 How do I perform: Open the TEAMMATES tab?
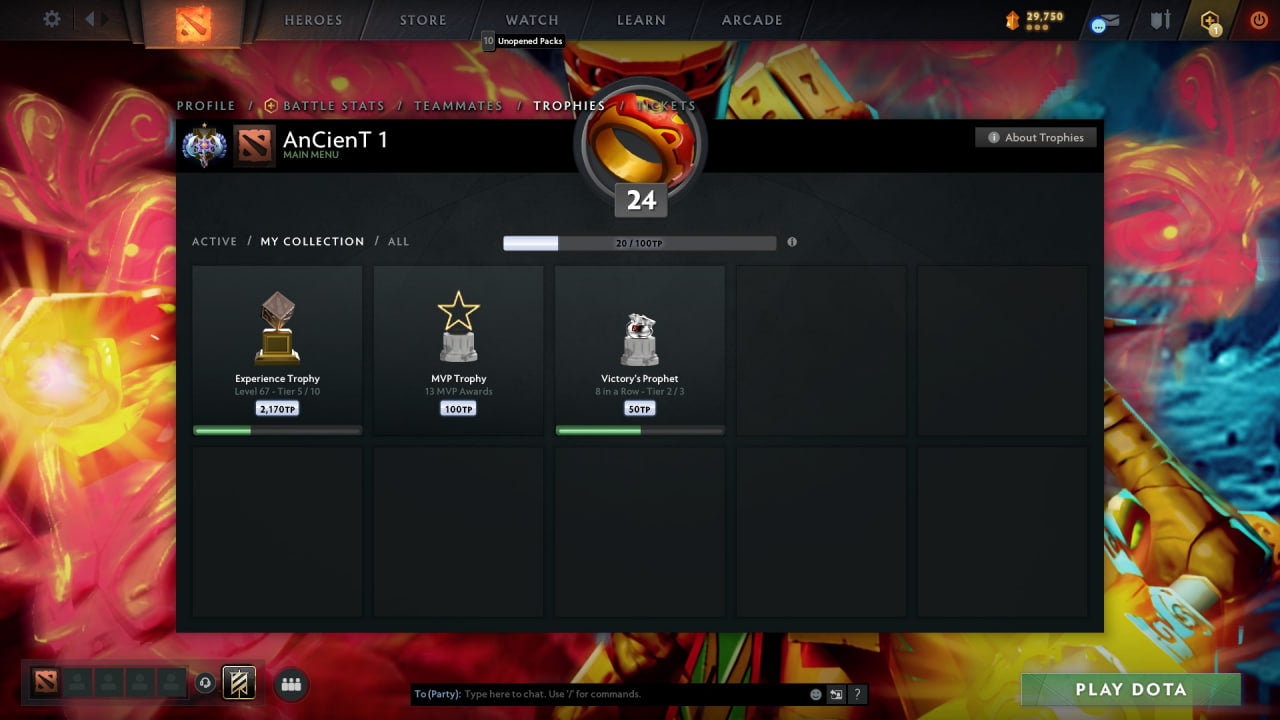(x=458, y=105)
